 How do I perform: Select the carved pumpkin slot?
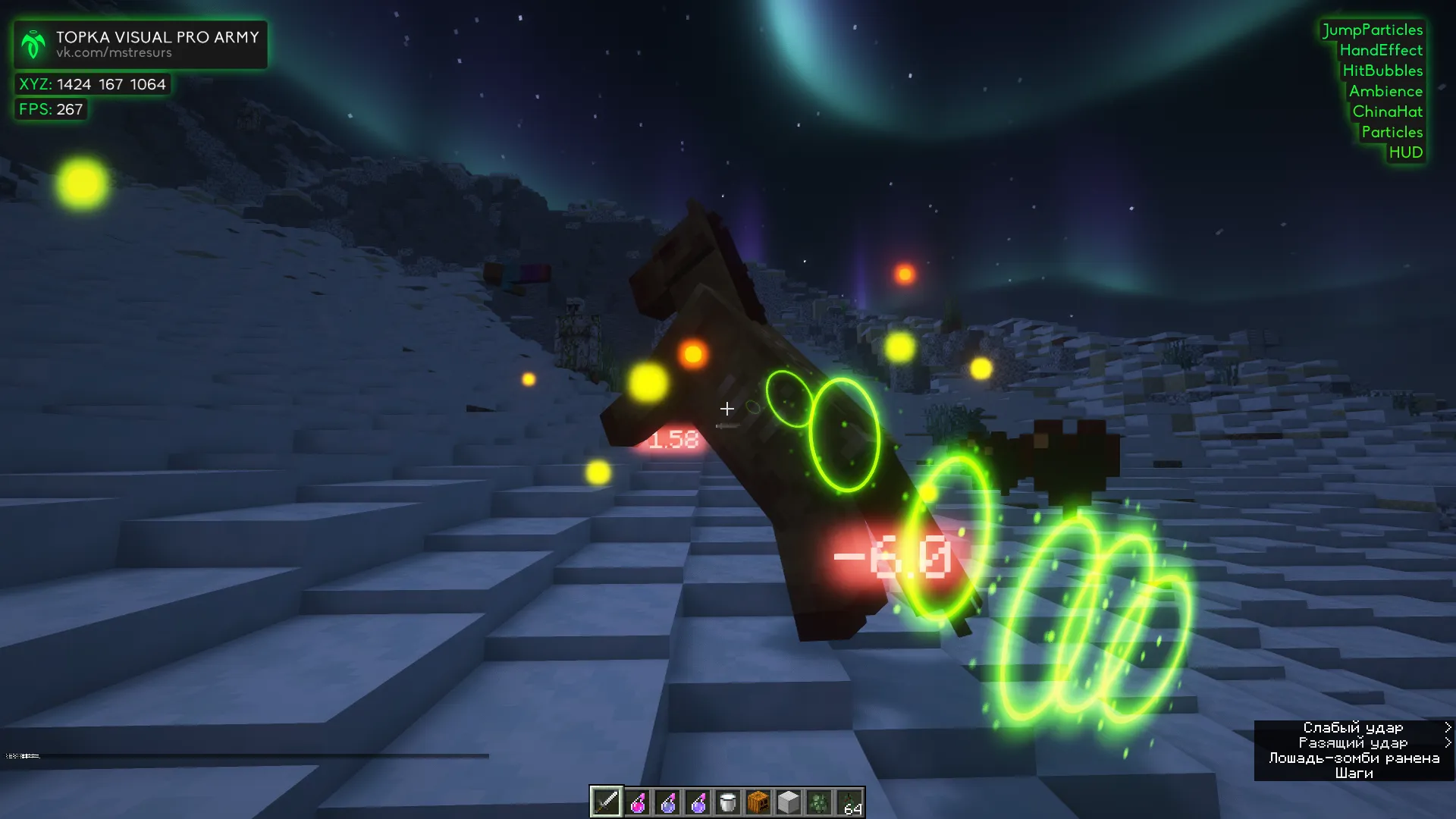click(758, 802)
